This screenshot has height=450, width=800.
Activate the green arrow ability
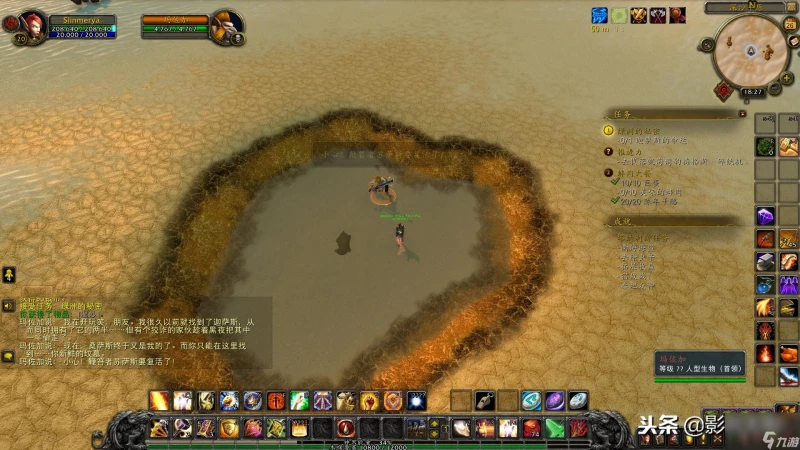point(552,428)
